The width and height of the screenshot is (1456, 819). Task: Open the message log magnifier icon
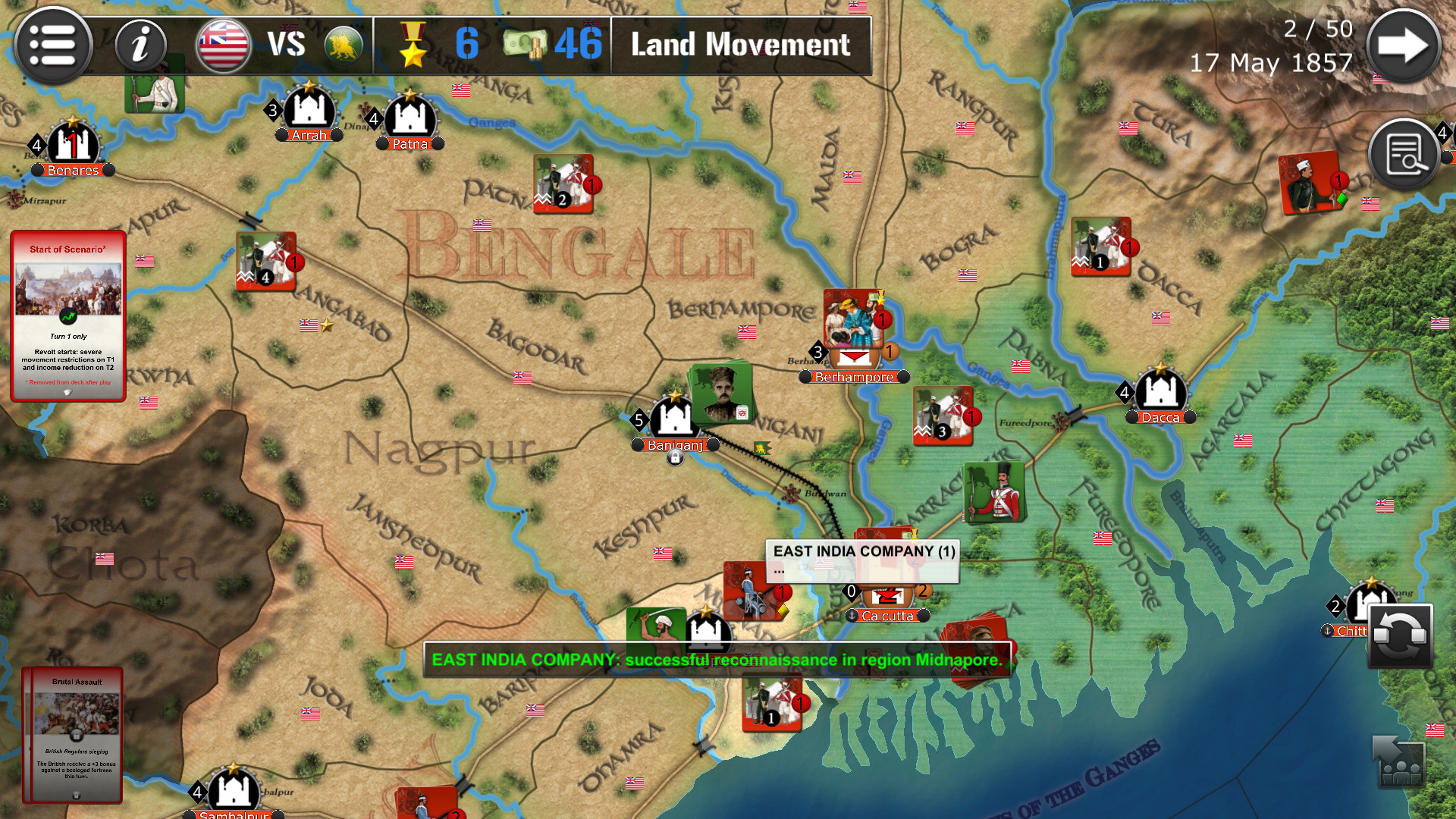(x=1404, y=153)
